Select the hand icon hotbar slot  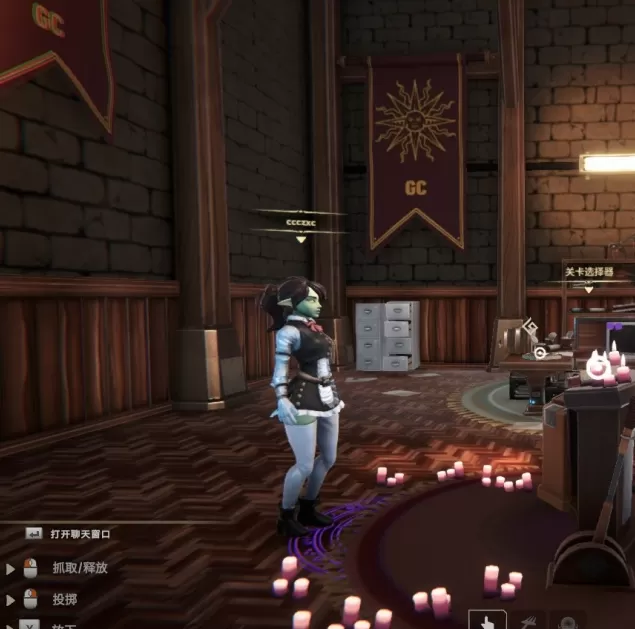point(487,620)
